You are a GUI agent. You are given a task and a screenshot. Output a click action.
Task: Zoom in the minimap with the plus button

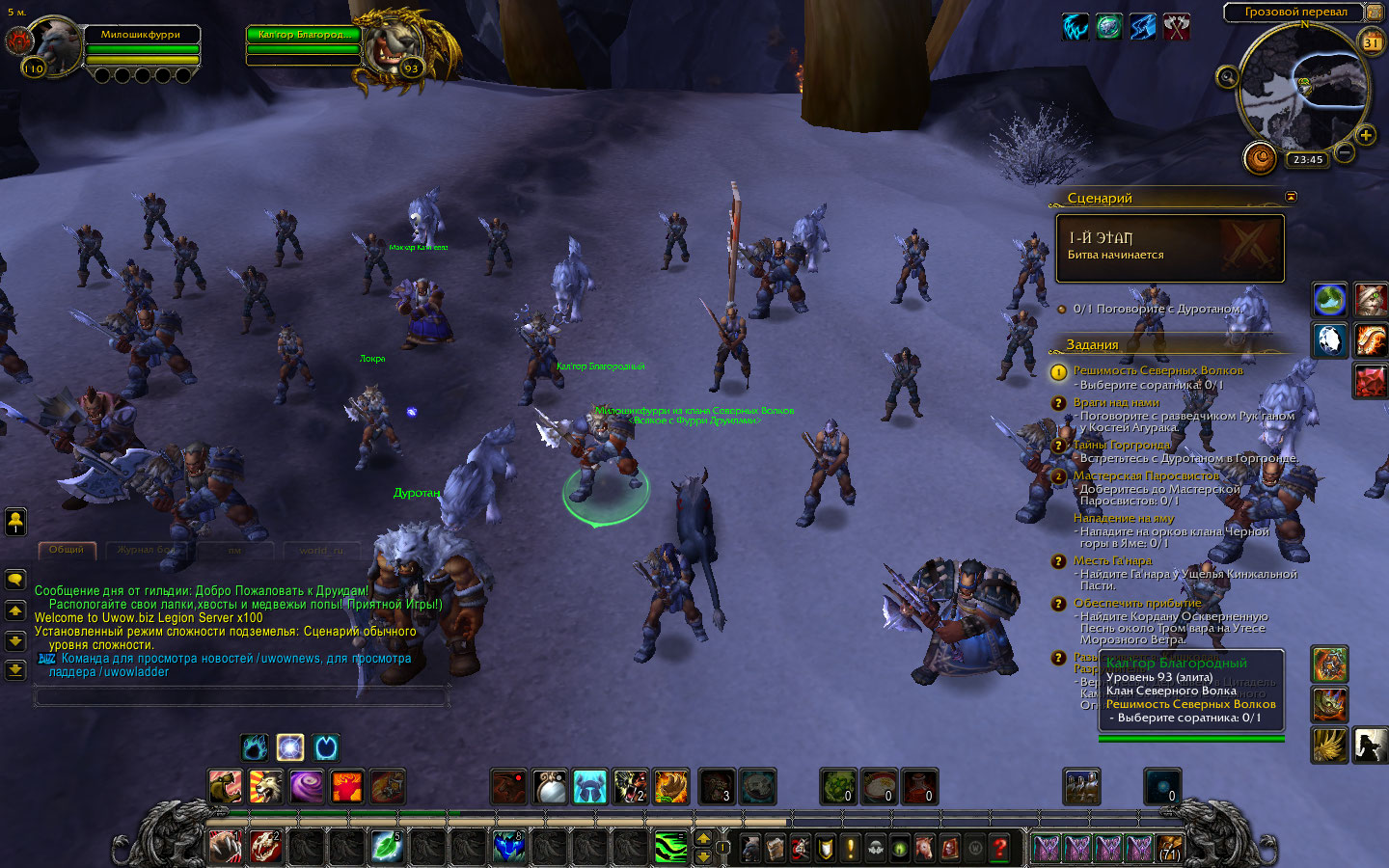1366,135
